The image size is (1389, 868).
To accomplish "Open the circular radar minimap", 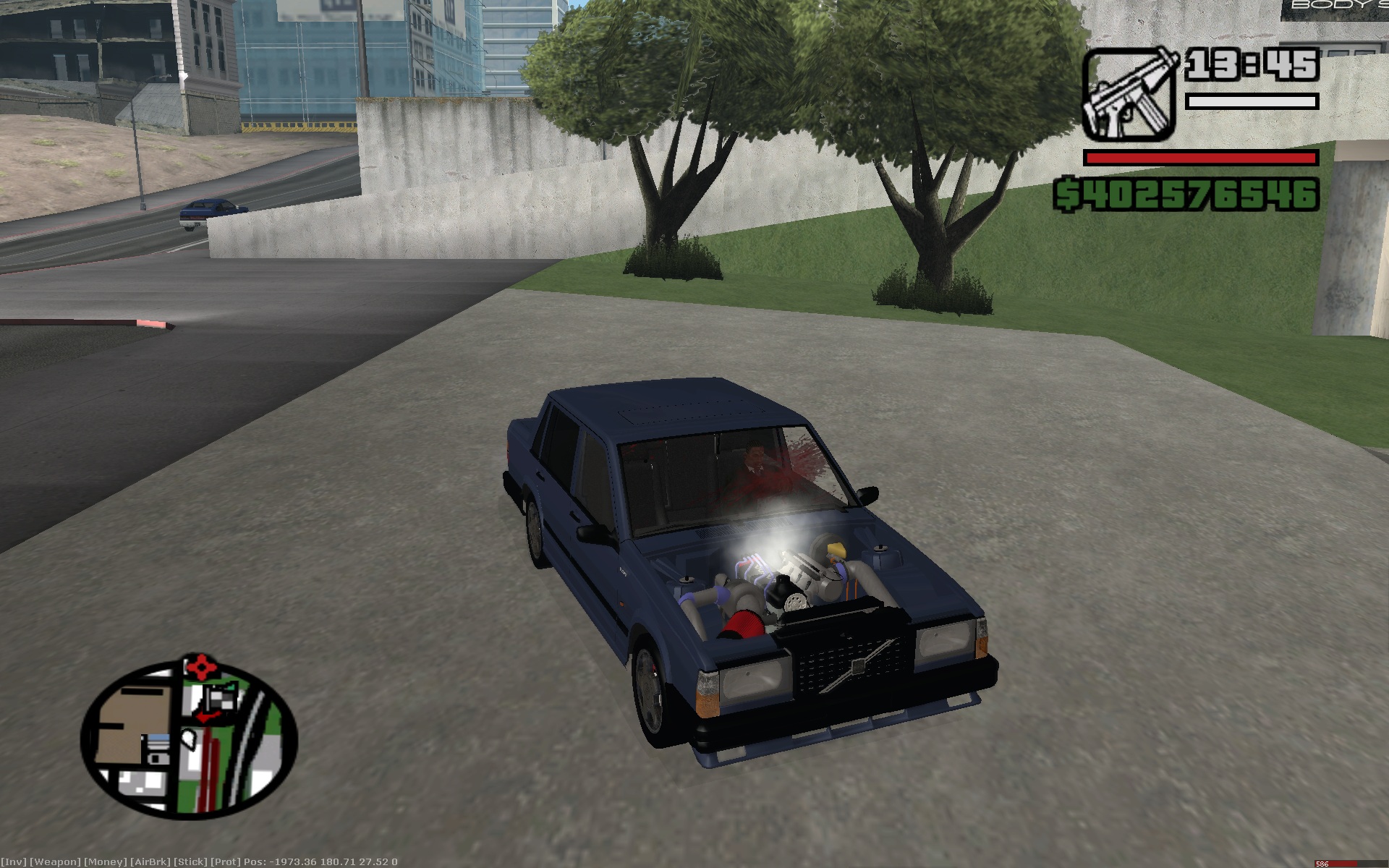I will point(189,741).
